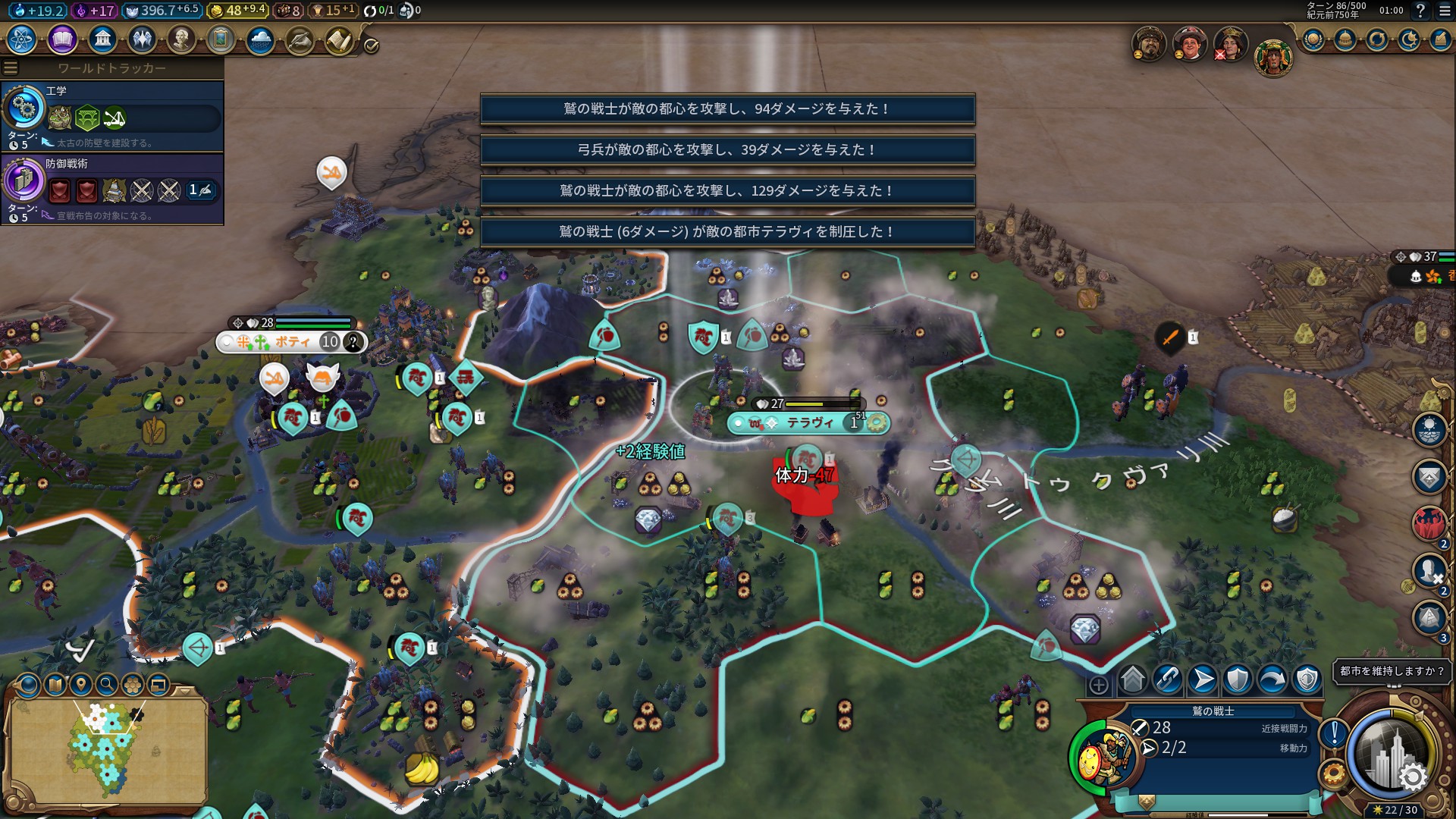Skip the unit's turn with curved arrow
Screen dimensions: 1456x819
(1272, 679)
